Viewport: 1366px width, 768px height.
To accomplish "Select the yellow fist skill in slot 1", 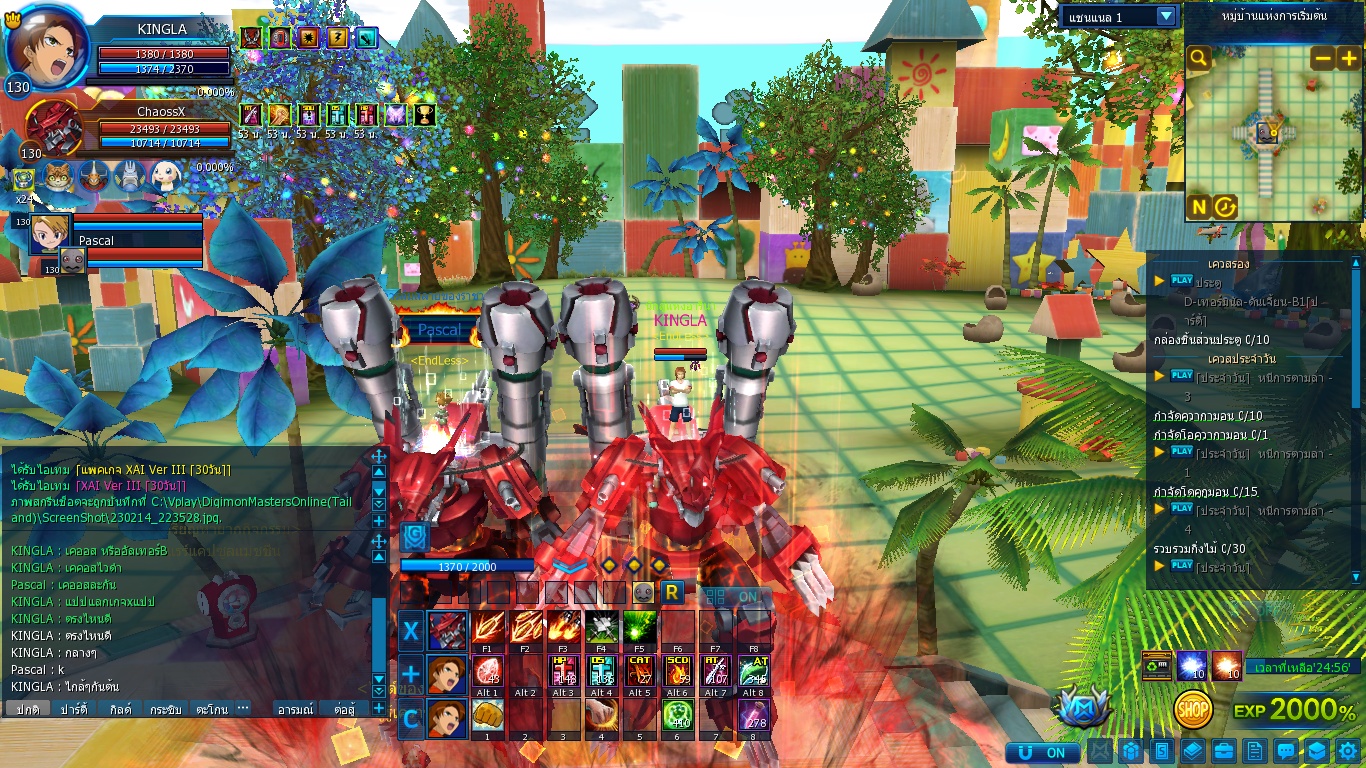I will 487,715.
